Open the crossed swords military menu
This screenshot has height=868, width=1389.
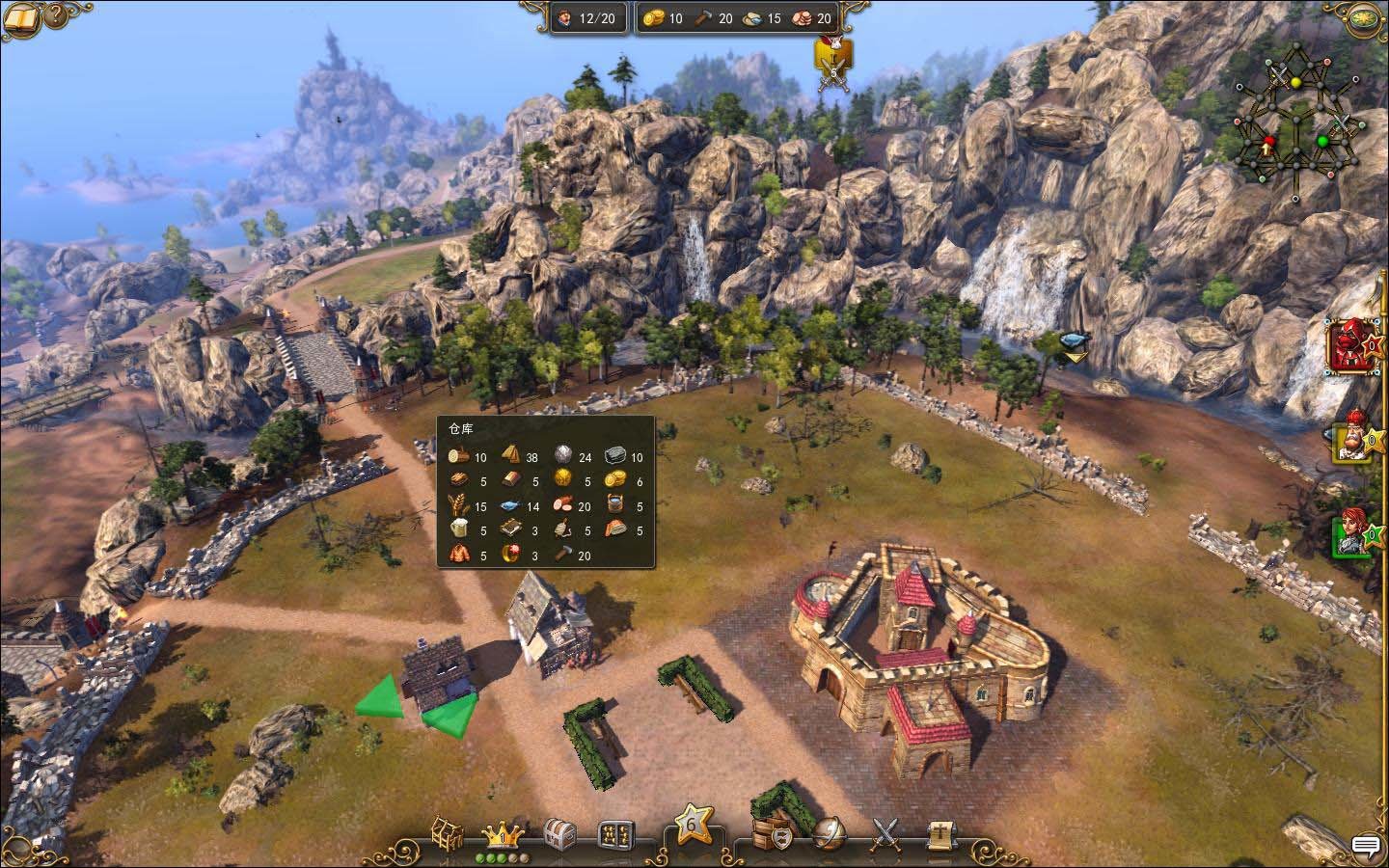[x=885, y=832]
